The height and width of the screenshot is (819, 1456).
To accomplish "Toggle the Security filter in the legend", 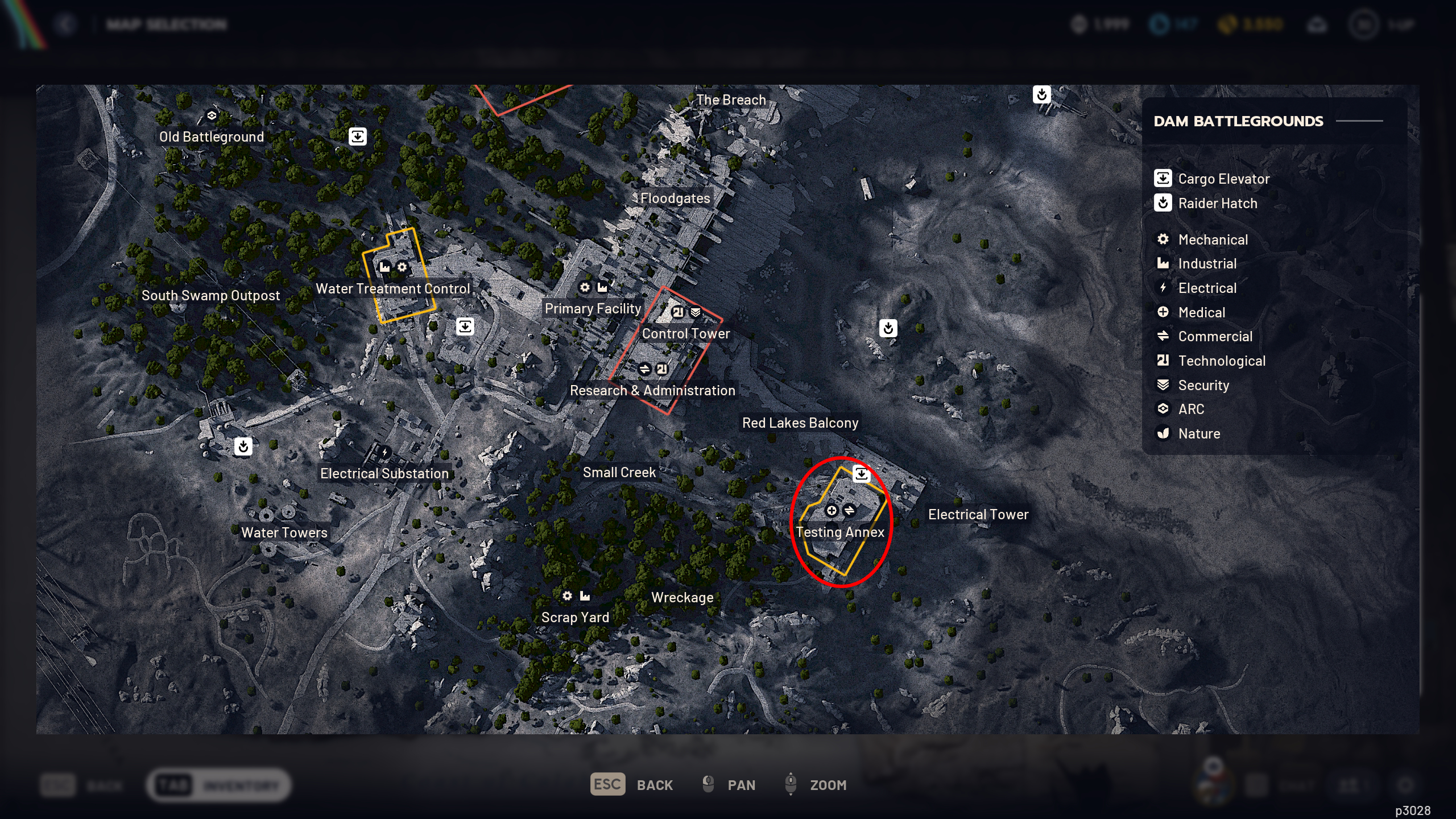I will [x=1203, y=385].
